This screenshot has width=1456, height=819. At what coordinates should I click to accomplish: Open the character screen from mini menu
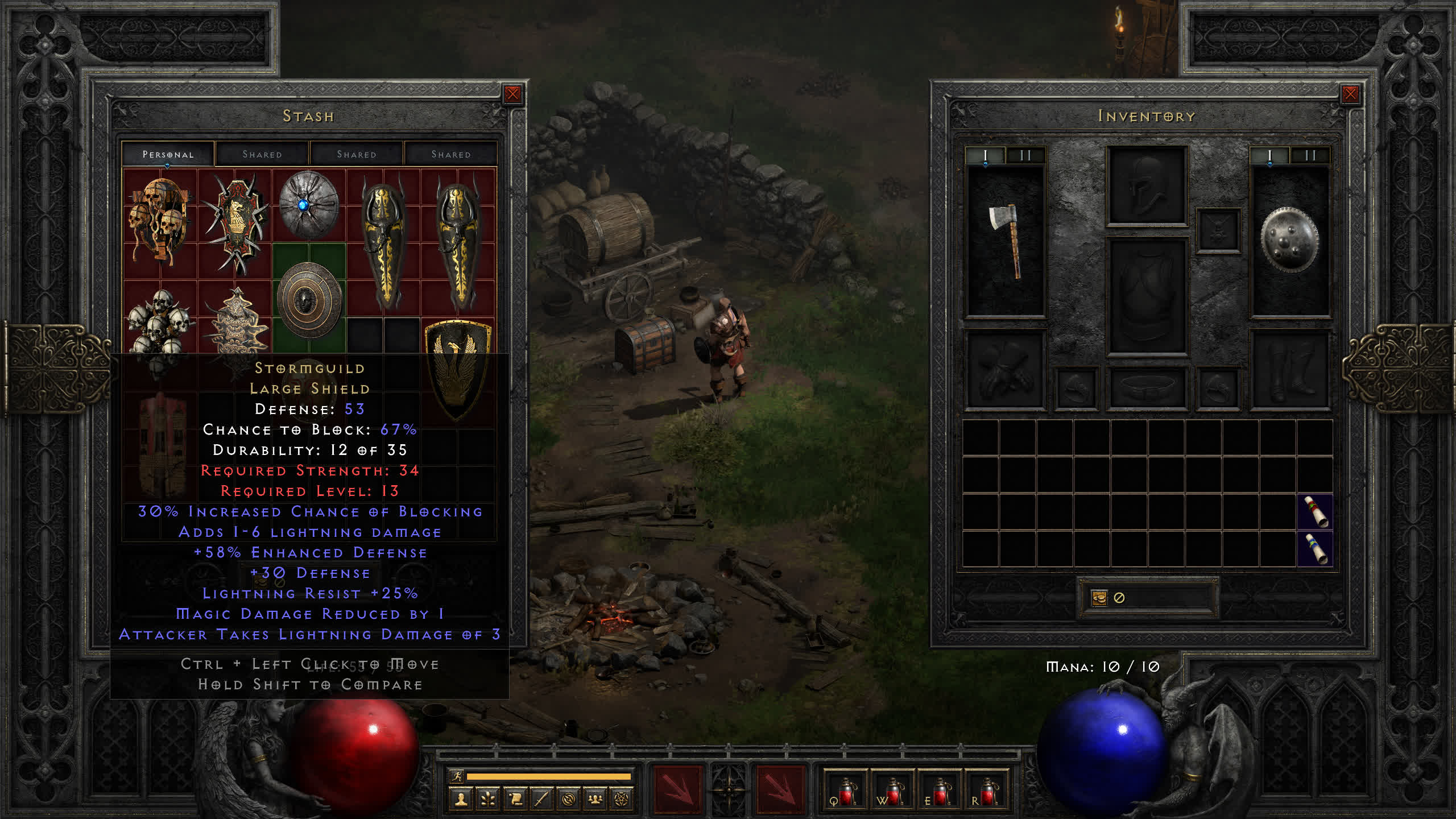tap(461, 800)
